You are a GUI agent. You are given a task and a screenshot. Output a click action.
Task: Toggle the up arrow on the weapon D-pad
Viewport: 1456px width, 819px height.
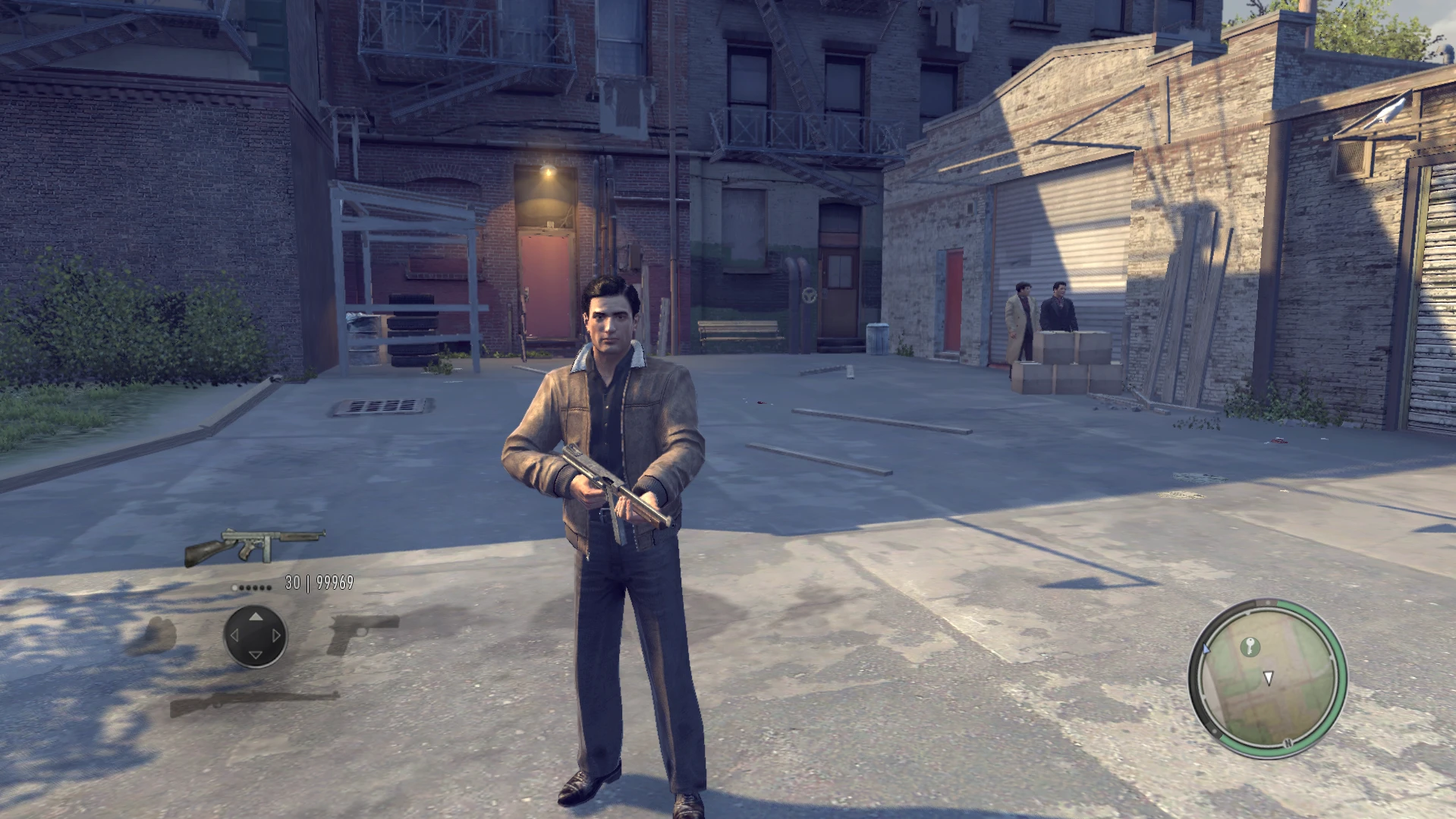(255, 618)
